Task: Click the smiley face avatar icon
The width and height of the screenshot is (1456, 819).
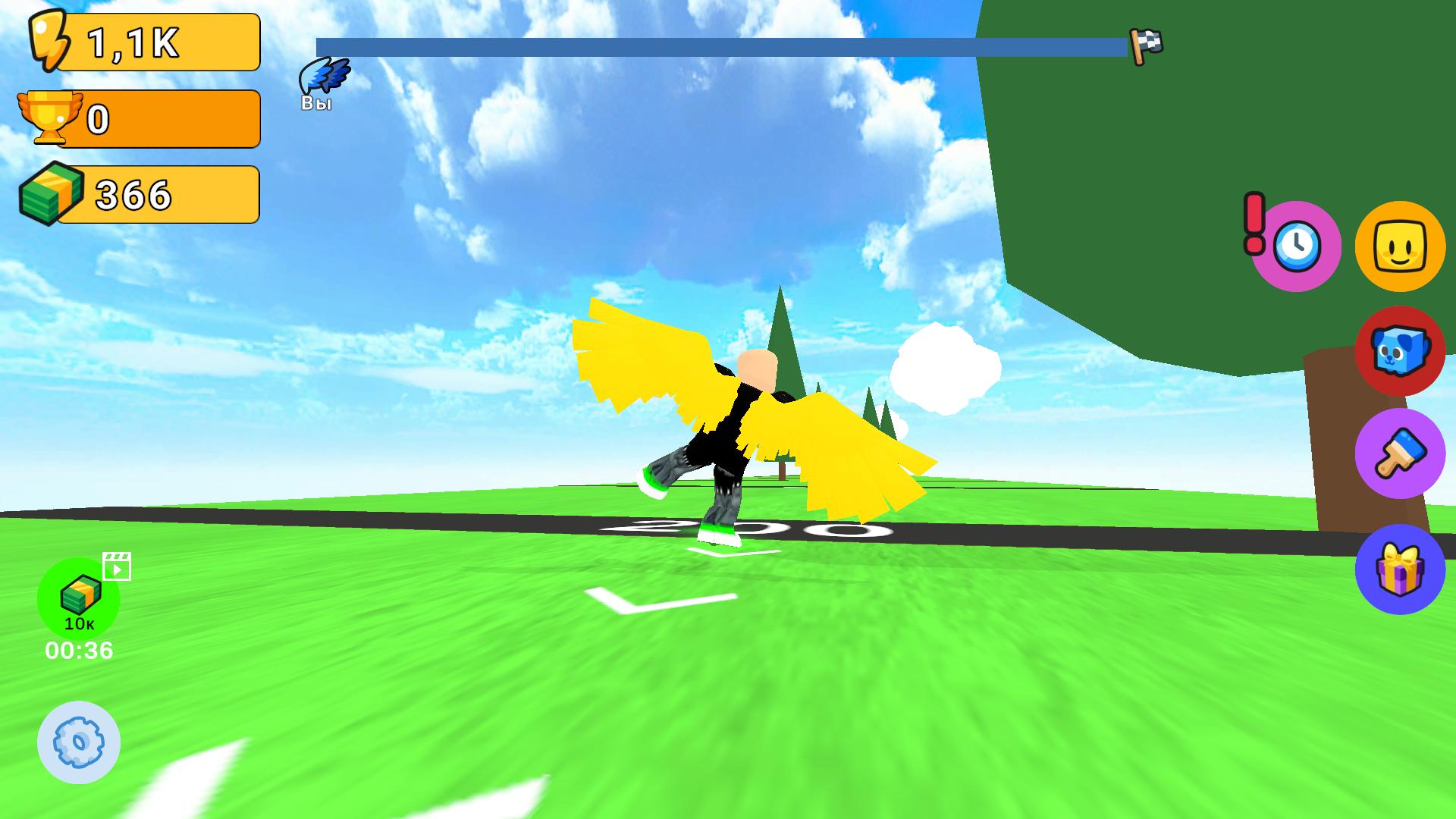Action: pyautogui.click(x=1399, y=244)
